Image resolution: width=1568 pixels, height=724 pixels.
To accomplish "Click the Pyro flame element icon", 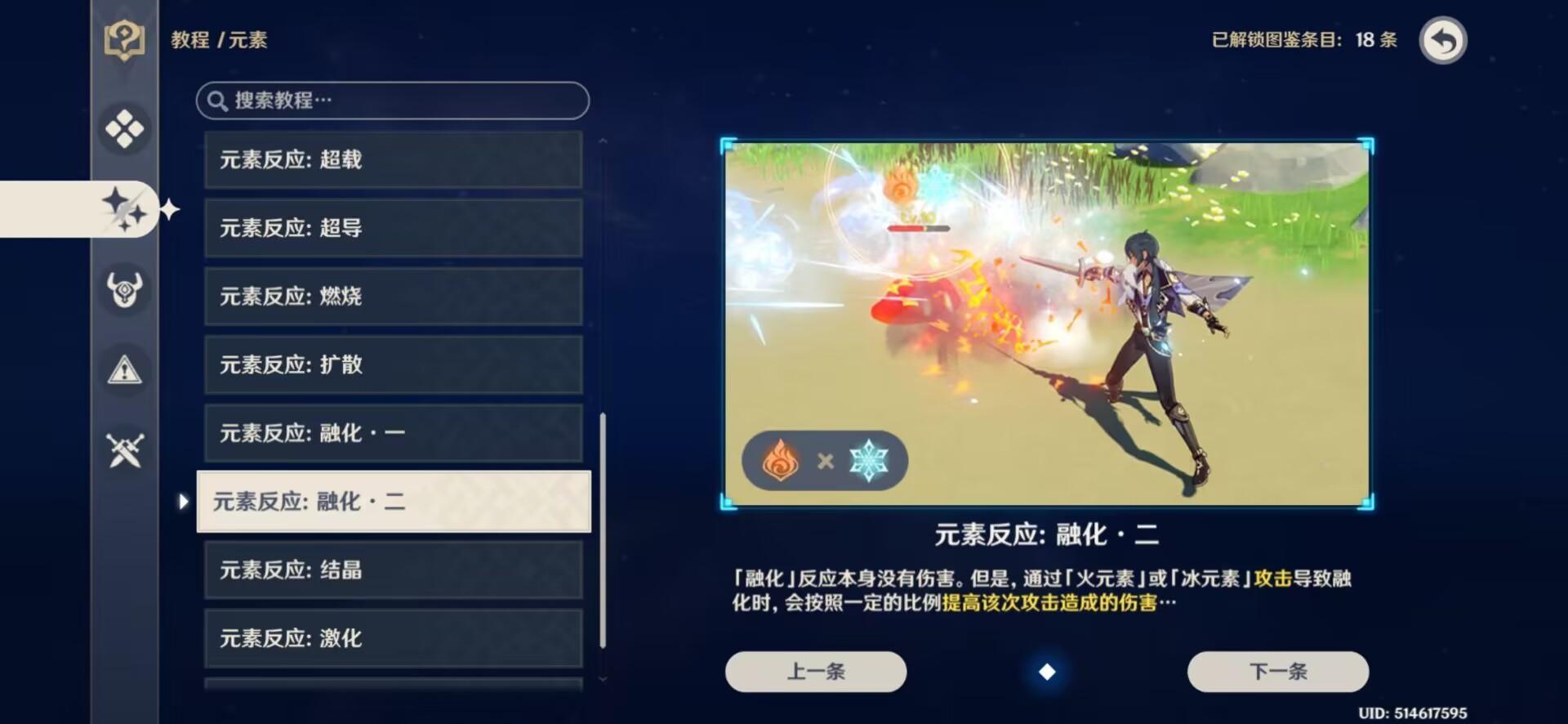I will [782, 460].
